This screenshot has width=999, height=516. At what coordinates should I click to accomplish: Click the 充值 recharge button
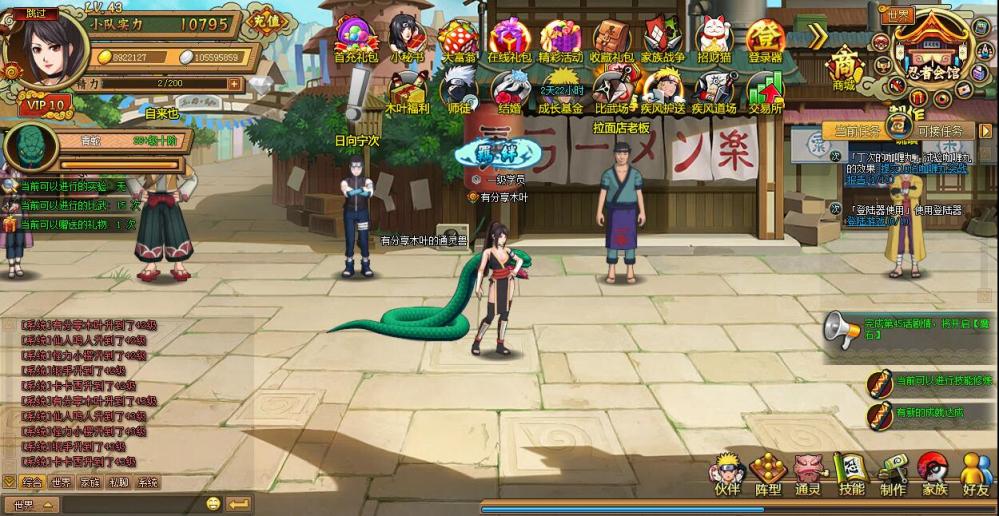[x=265, y=20]
